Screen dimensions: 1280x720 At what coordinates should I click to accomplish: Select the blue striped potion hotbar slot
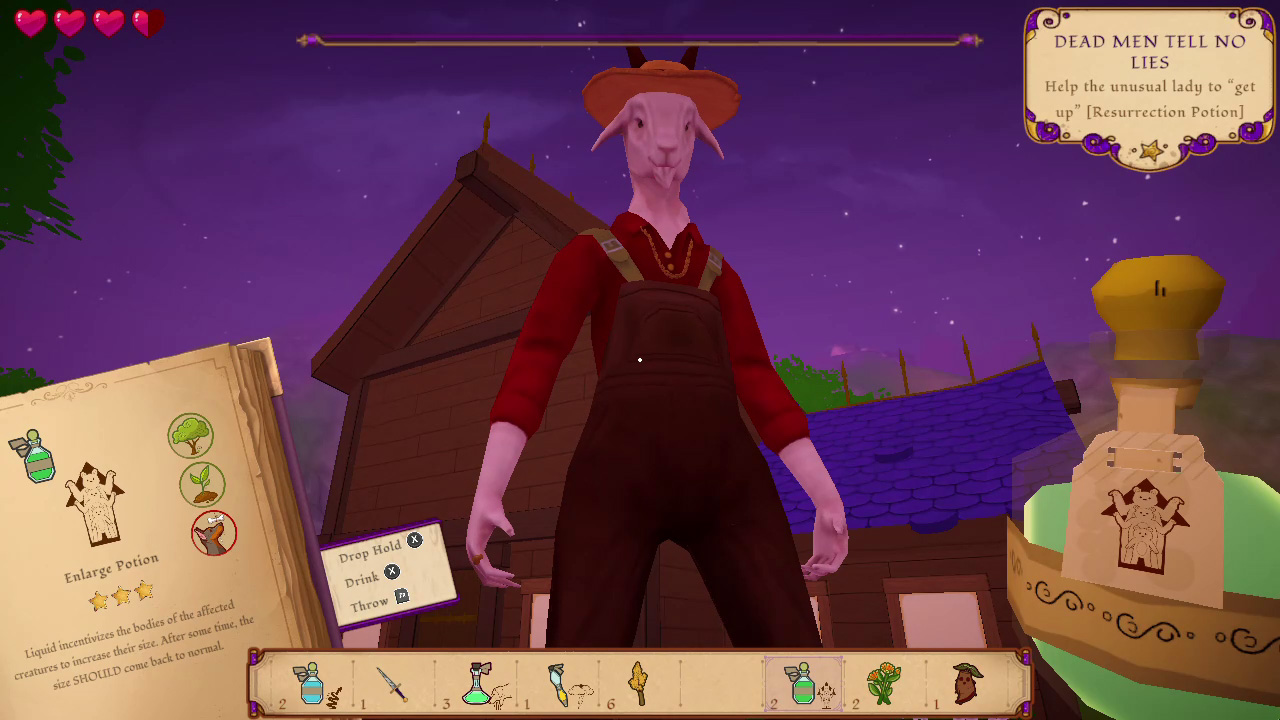coord(312,685)
